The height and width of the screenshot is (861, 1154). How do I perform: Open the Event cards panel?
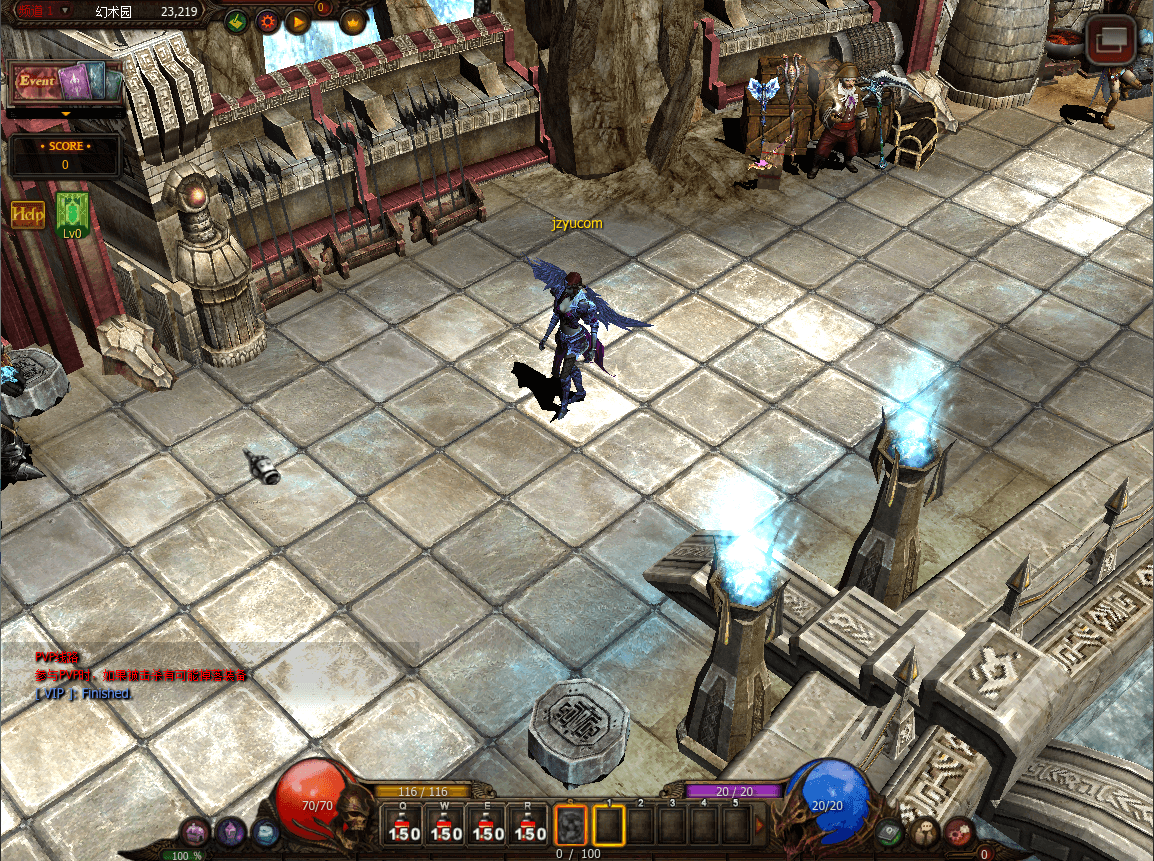tap(66, 82)
